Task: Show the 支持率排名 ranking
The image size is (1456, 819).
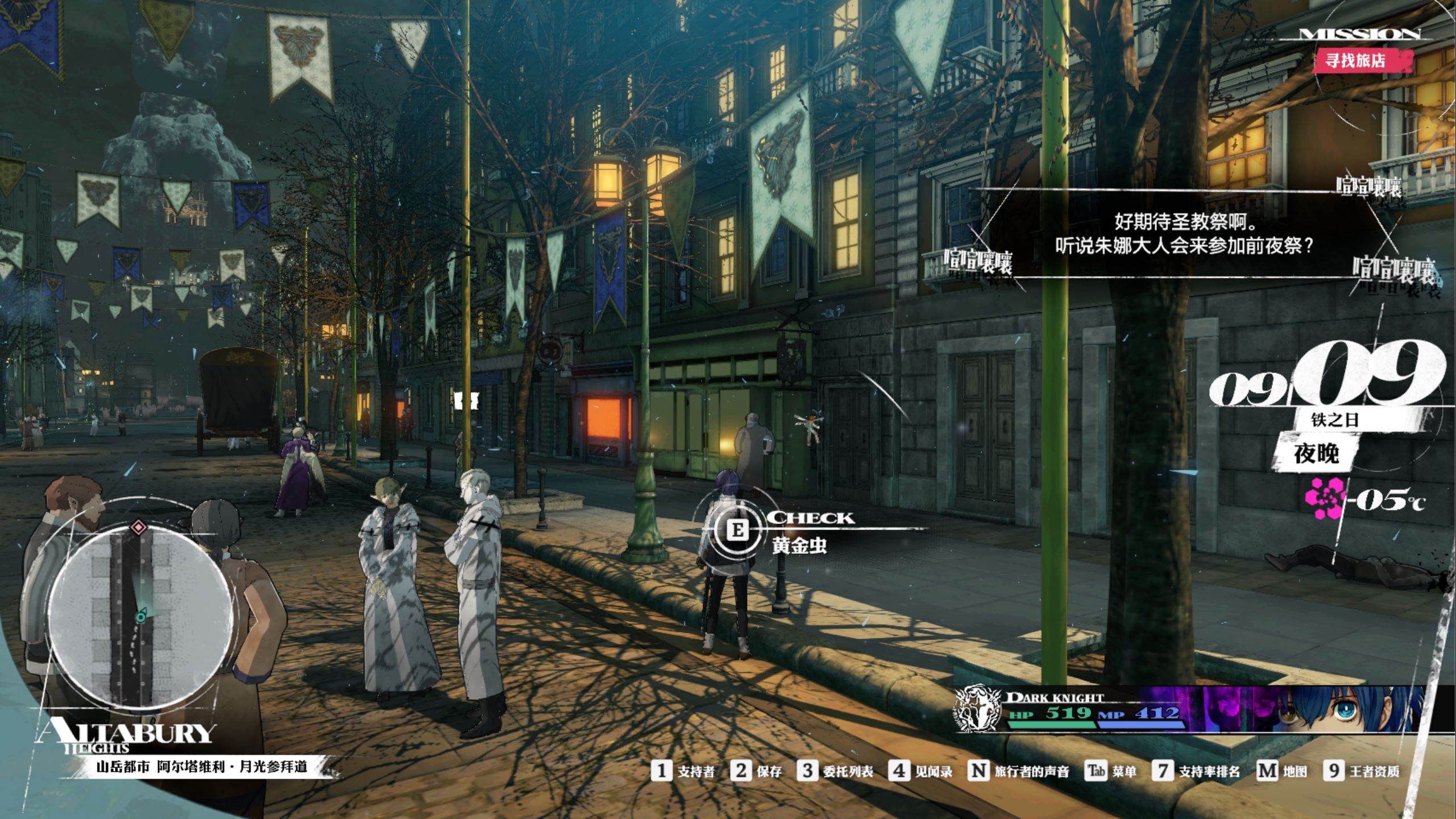Action: coord(1197,771)
